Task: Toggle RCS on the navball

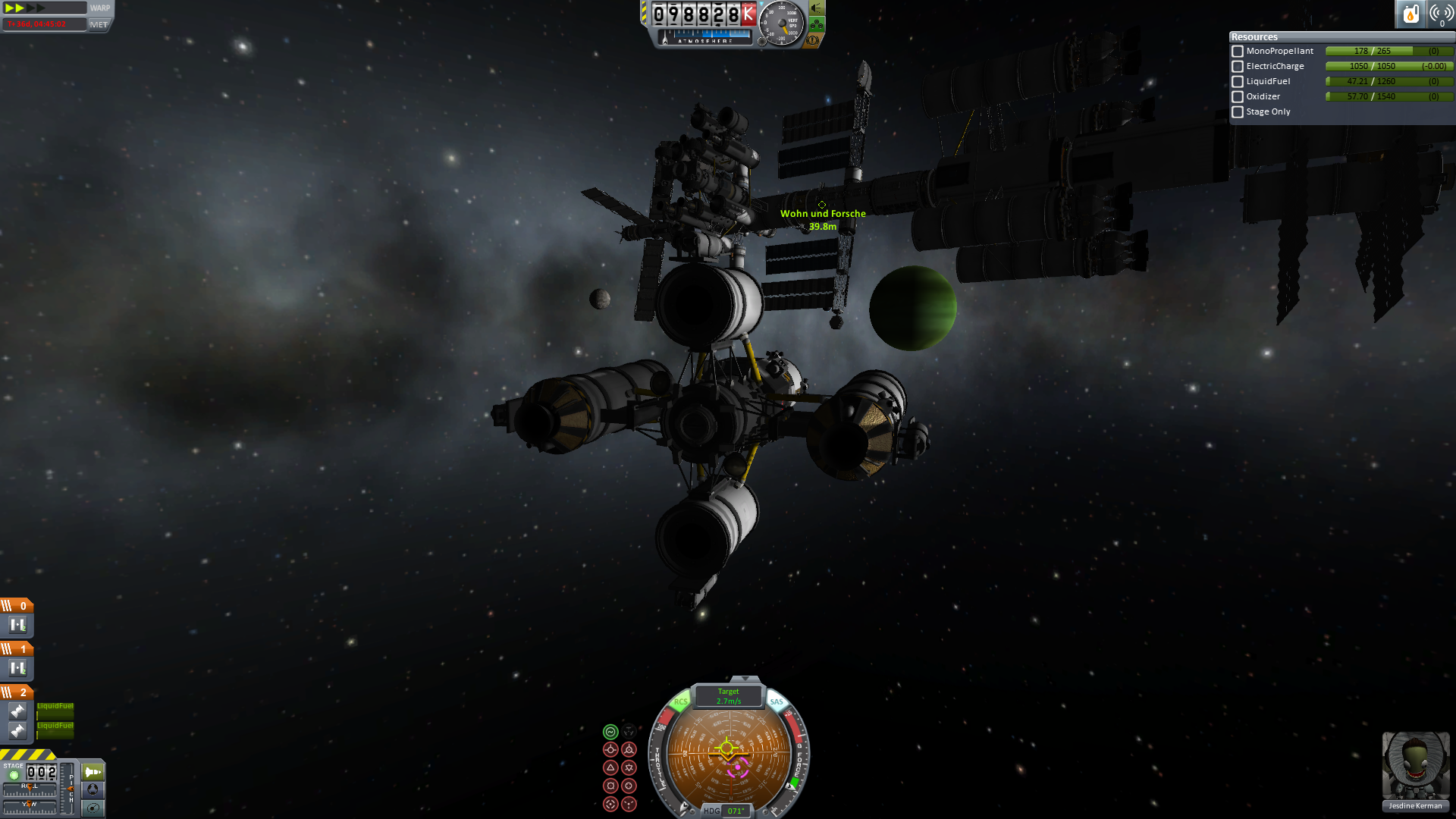Action: 680,702
